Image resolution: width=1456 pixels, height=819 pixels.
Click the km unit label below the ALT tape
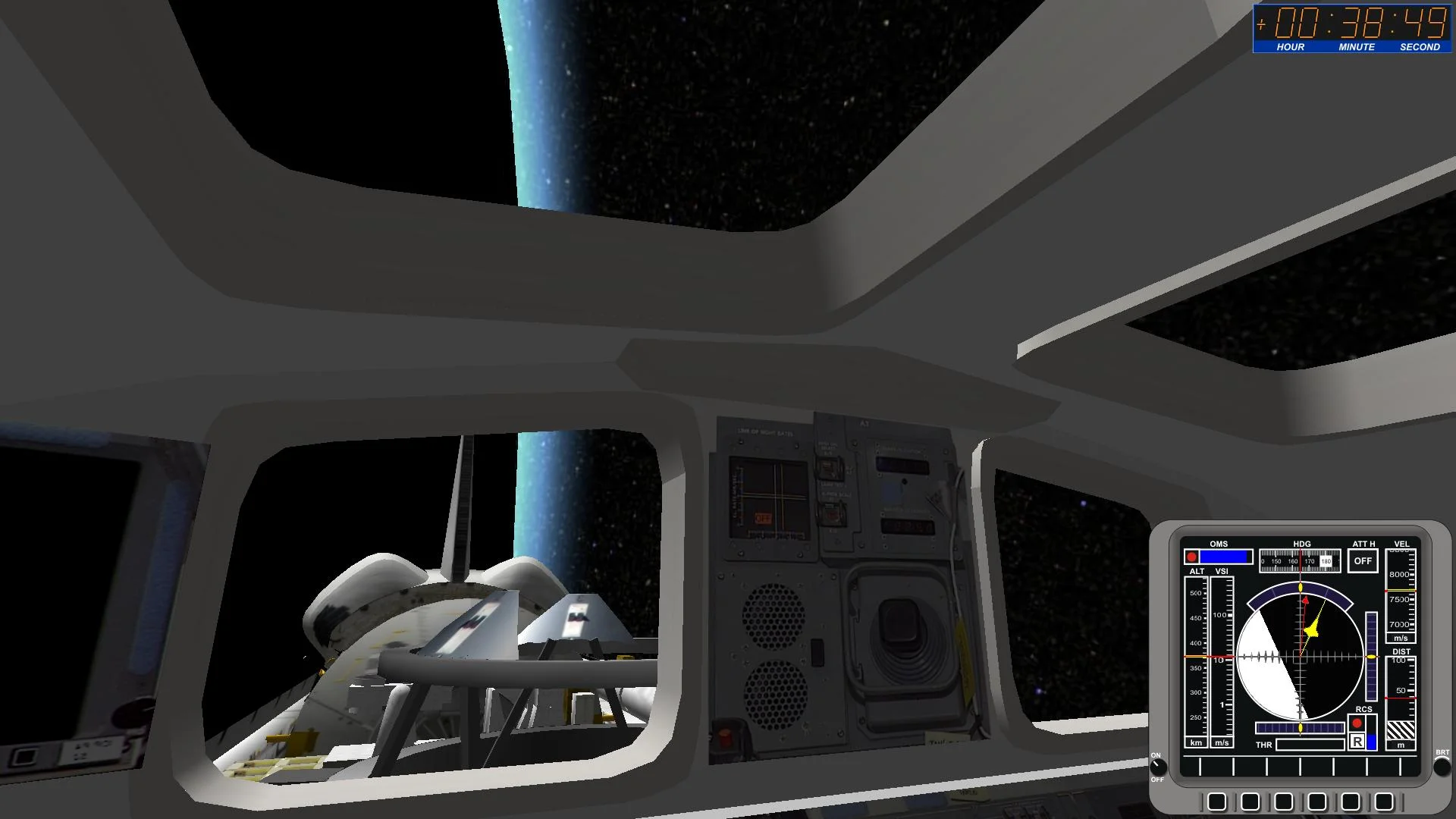tap(1196, 742)
